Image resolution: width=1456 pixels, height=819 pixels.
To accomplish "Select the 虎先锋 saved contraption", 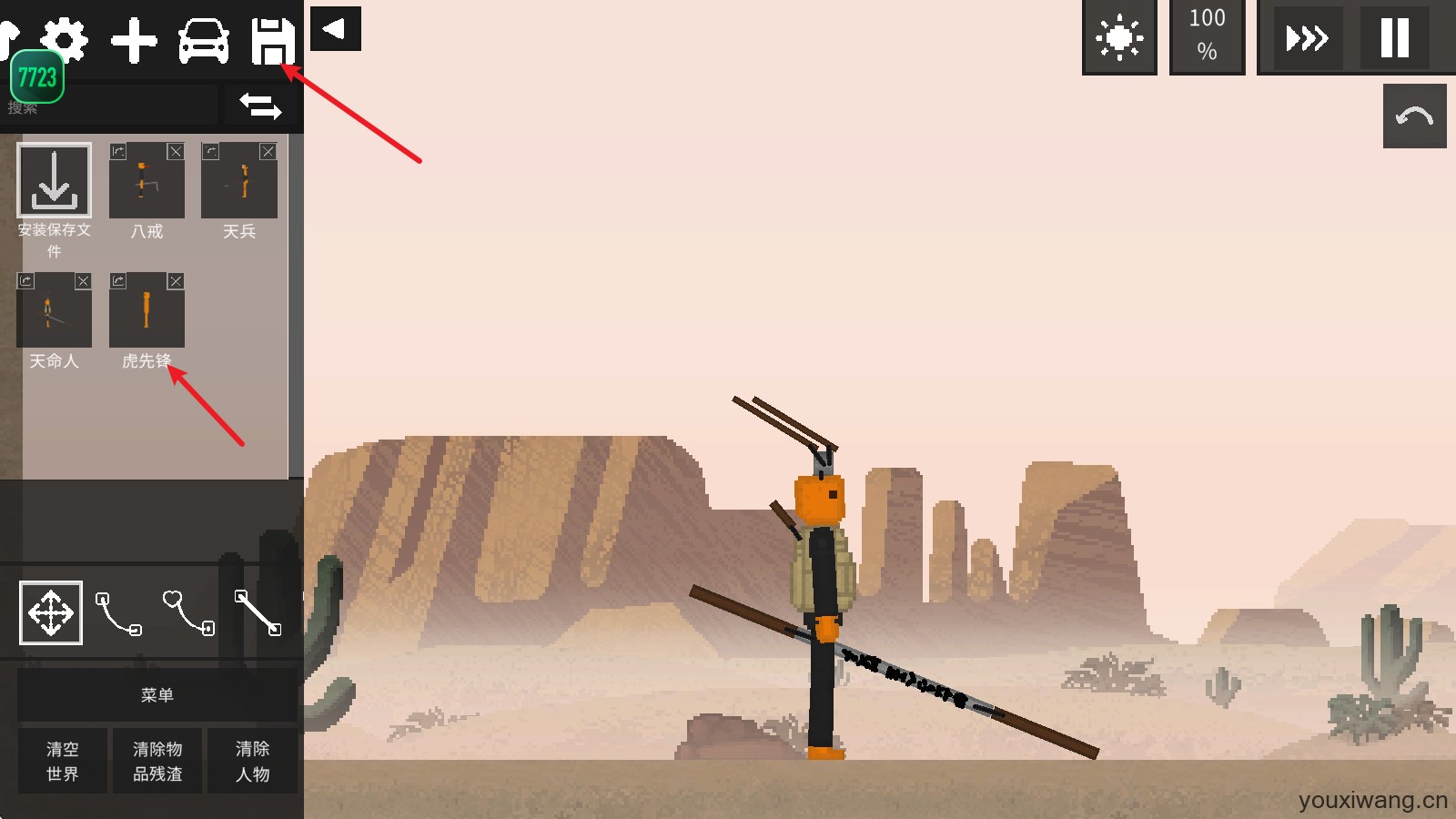I will pos(147,311).
